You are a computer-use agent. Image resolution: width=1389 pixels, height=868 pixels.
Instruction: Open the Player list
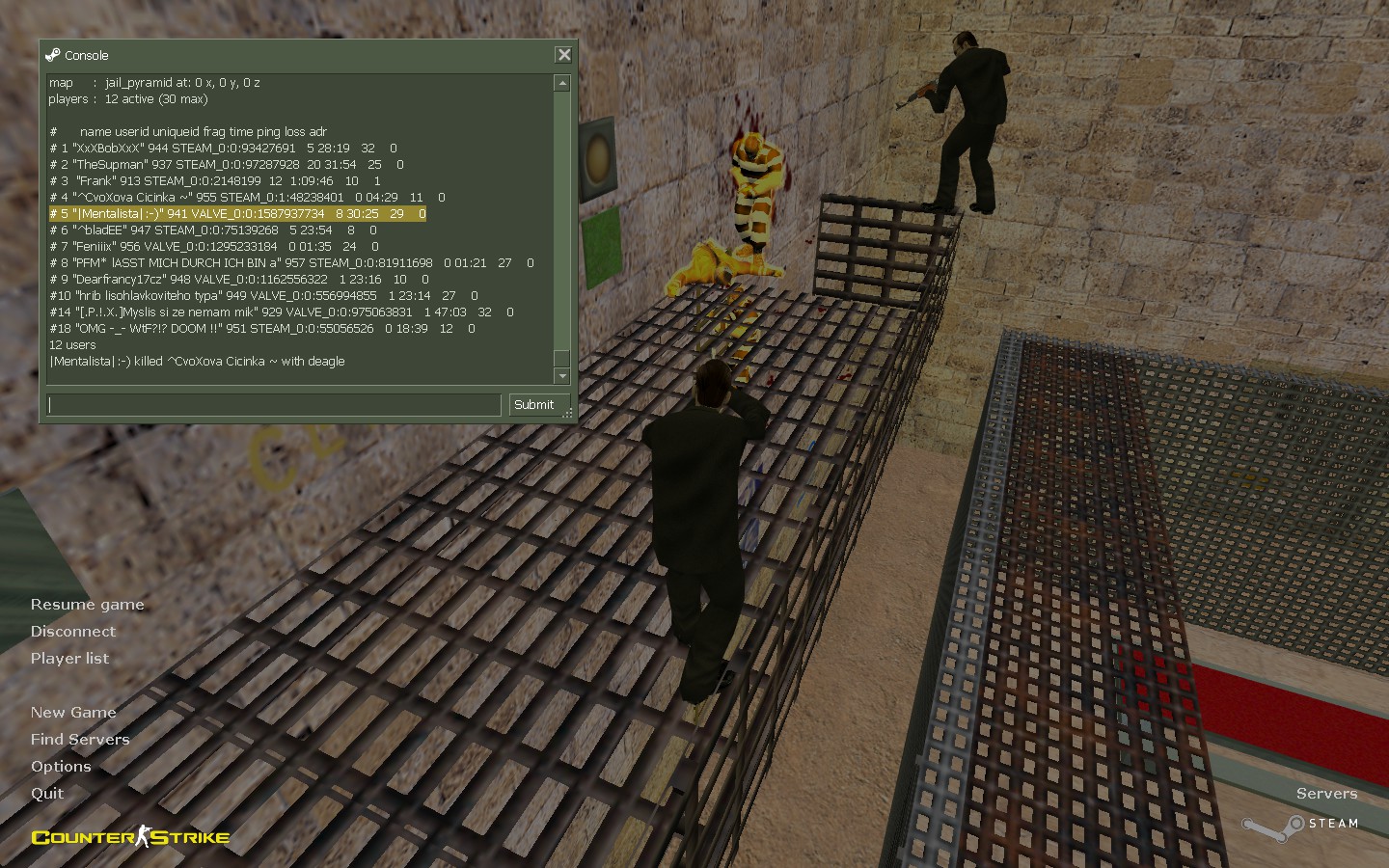(69, 659)
